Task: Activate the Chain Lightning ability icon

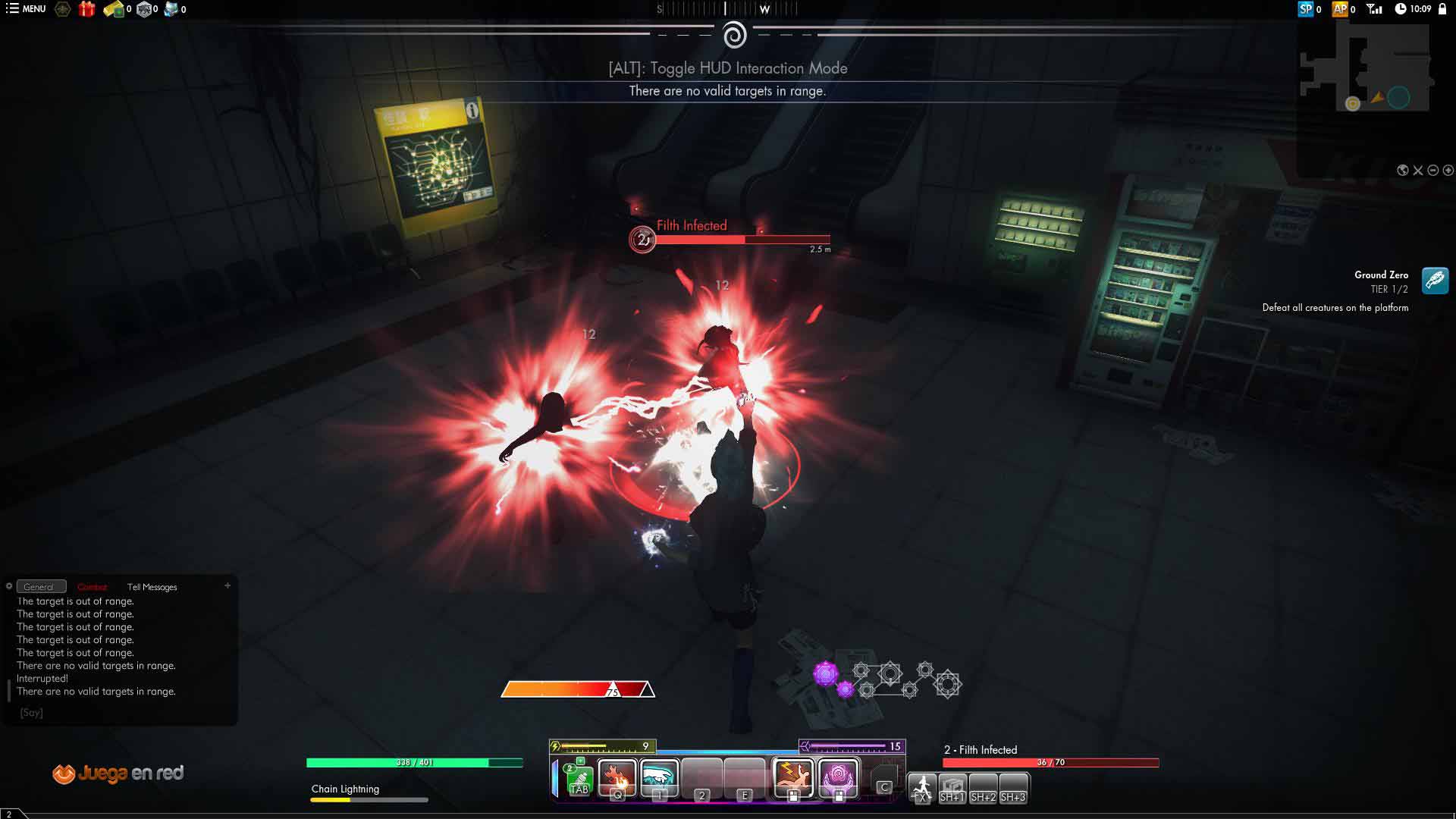Action: tap(793, 778)
